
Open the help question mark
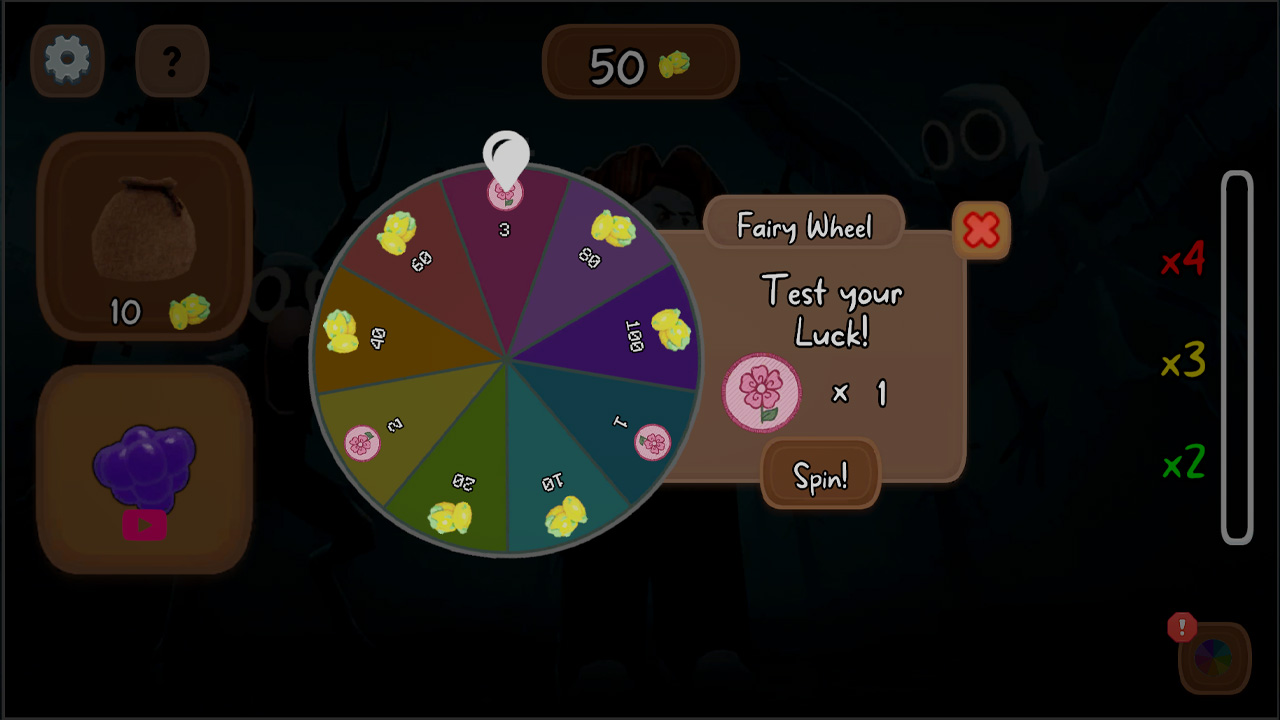(171, 62)
